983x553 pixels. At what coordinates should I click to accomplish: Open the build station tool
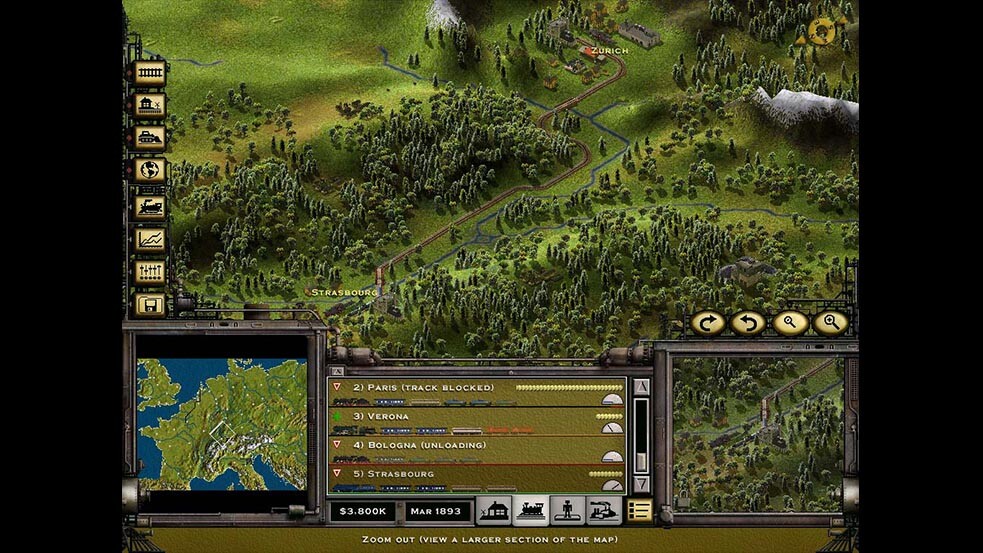coord(149,106)
